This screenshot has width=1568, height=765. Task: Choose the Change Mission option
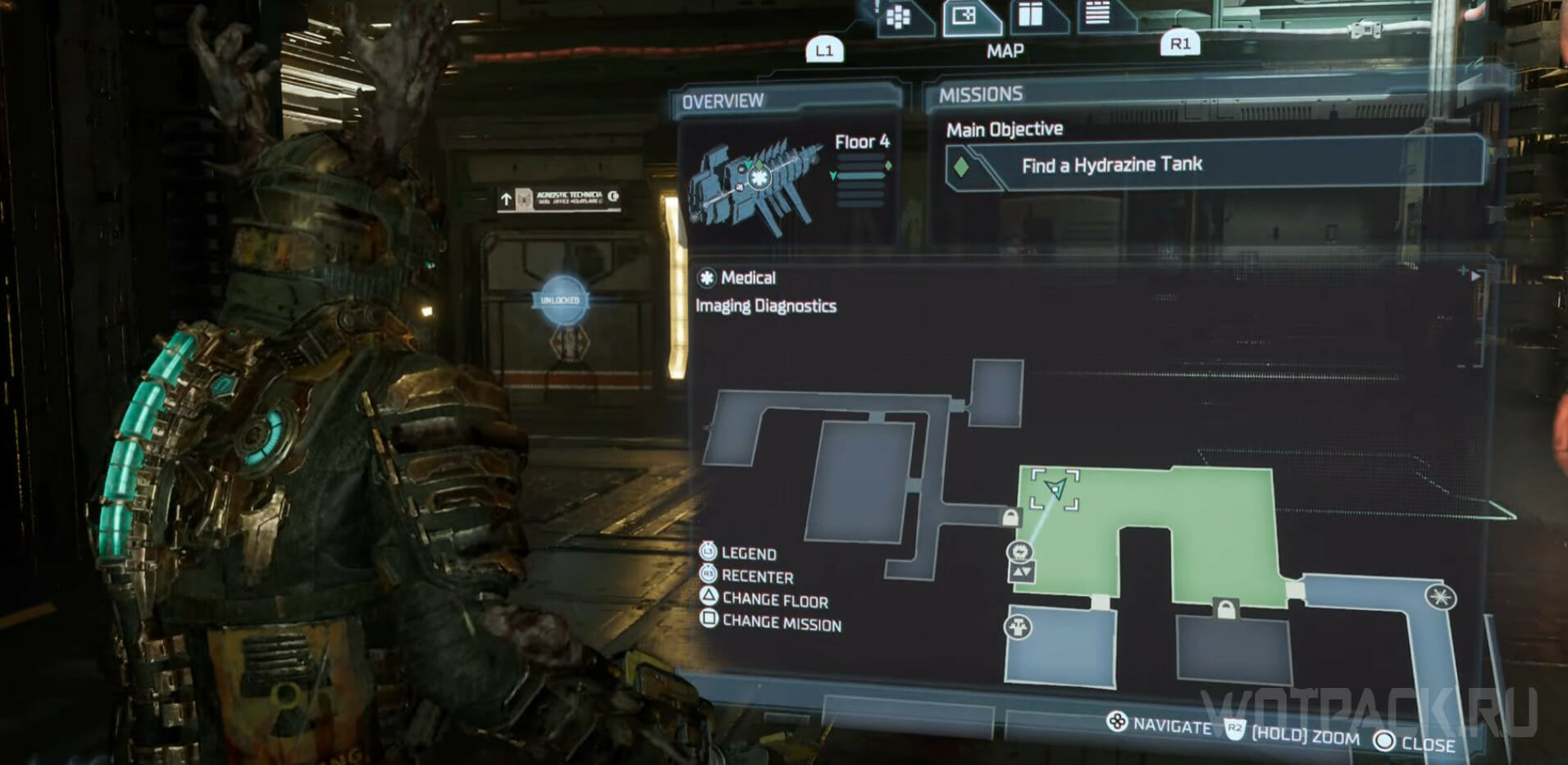pos(781,623)
